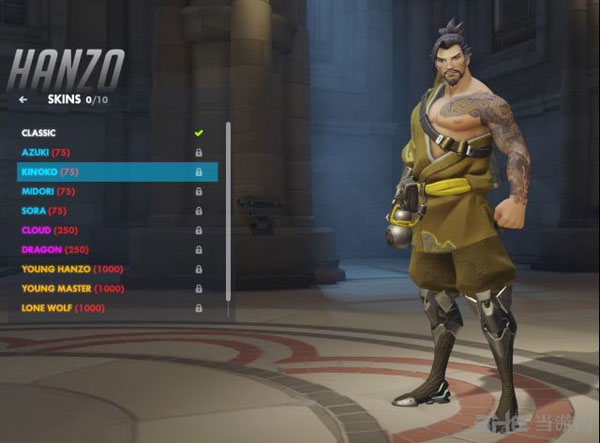Pick the Lone Wolf skin

62,308
